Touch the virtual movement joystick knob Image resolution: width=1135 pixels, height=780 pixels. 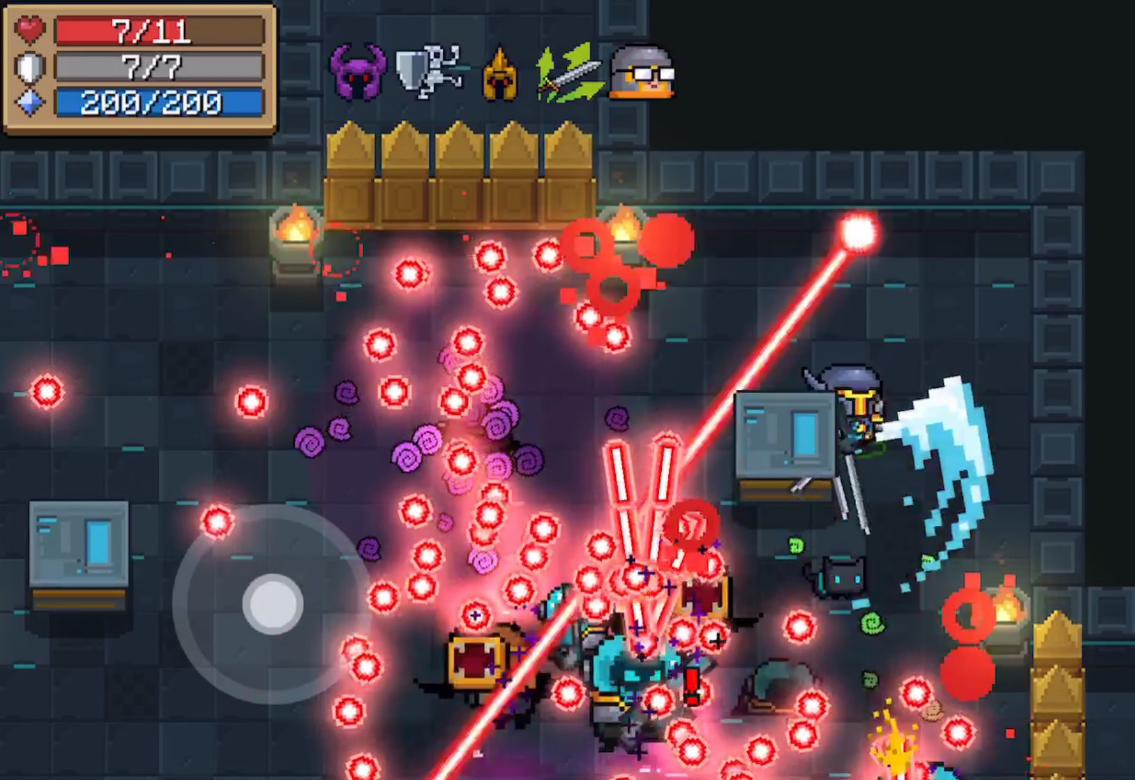[x=272, y=603]
